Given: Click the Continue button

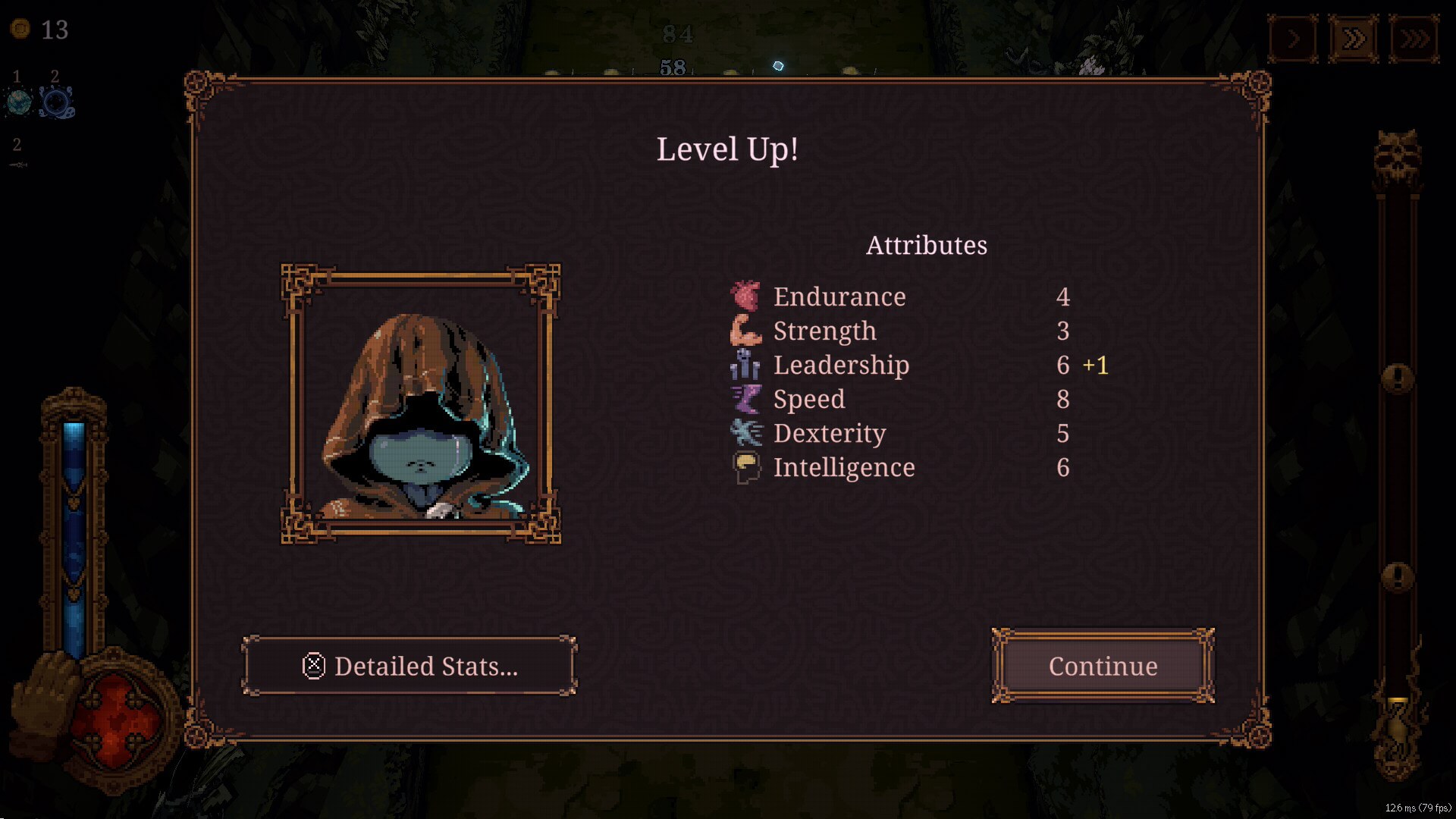Looking at the screenshot, I should [x=1103, y=666].
